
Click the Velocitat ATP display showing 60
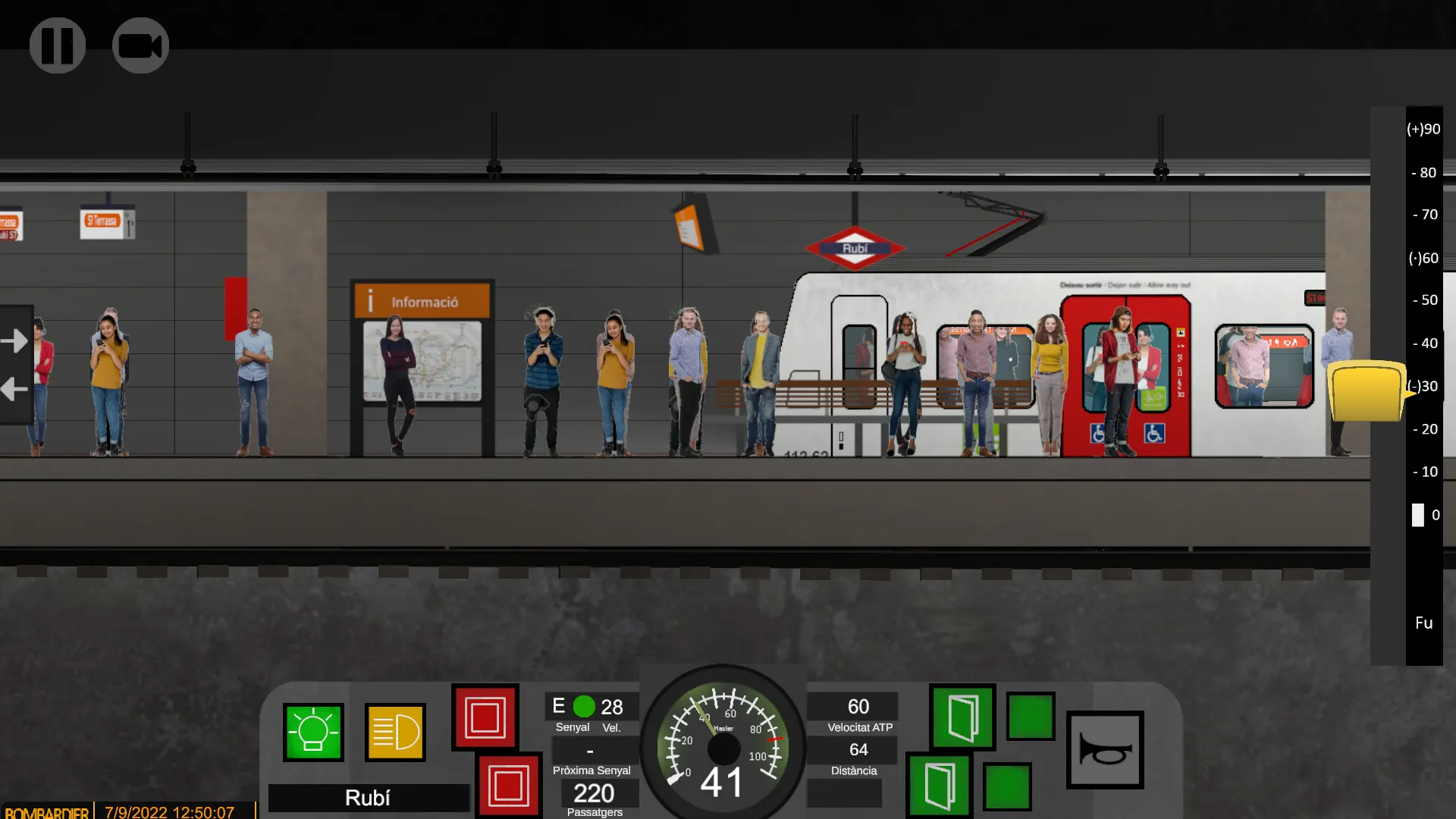852,706
